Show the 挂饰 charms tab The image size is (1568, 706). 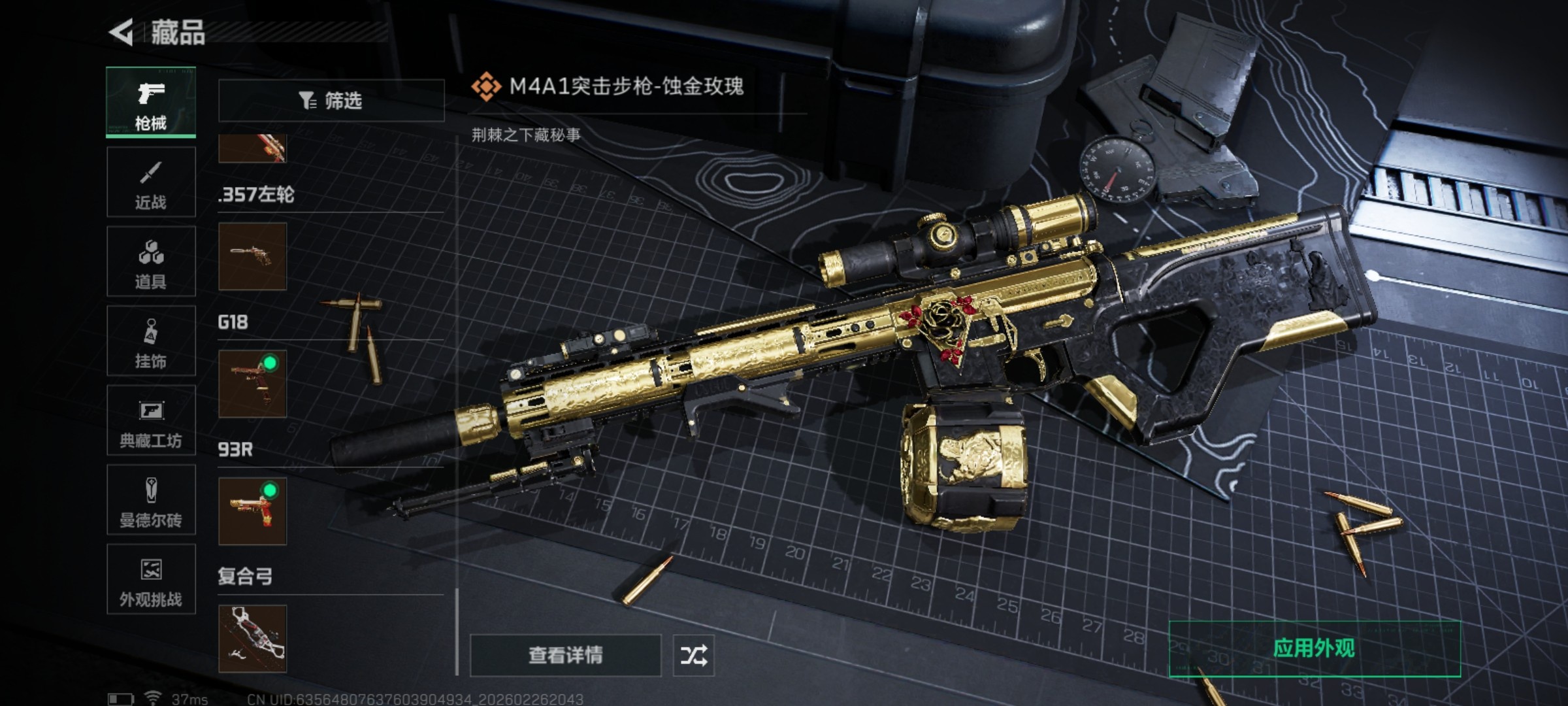(x=151, y=341)
